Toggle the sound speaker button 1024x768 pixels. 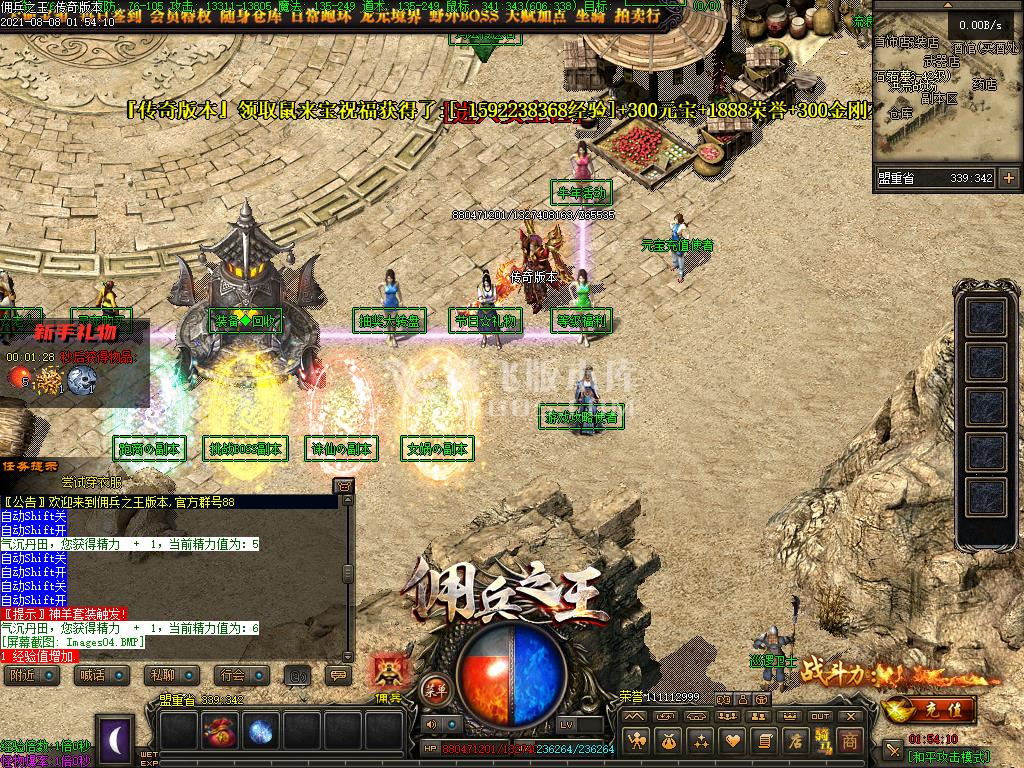(x=430, y=724)
